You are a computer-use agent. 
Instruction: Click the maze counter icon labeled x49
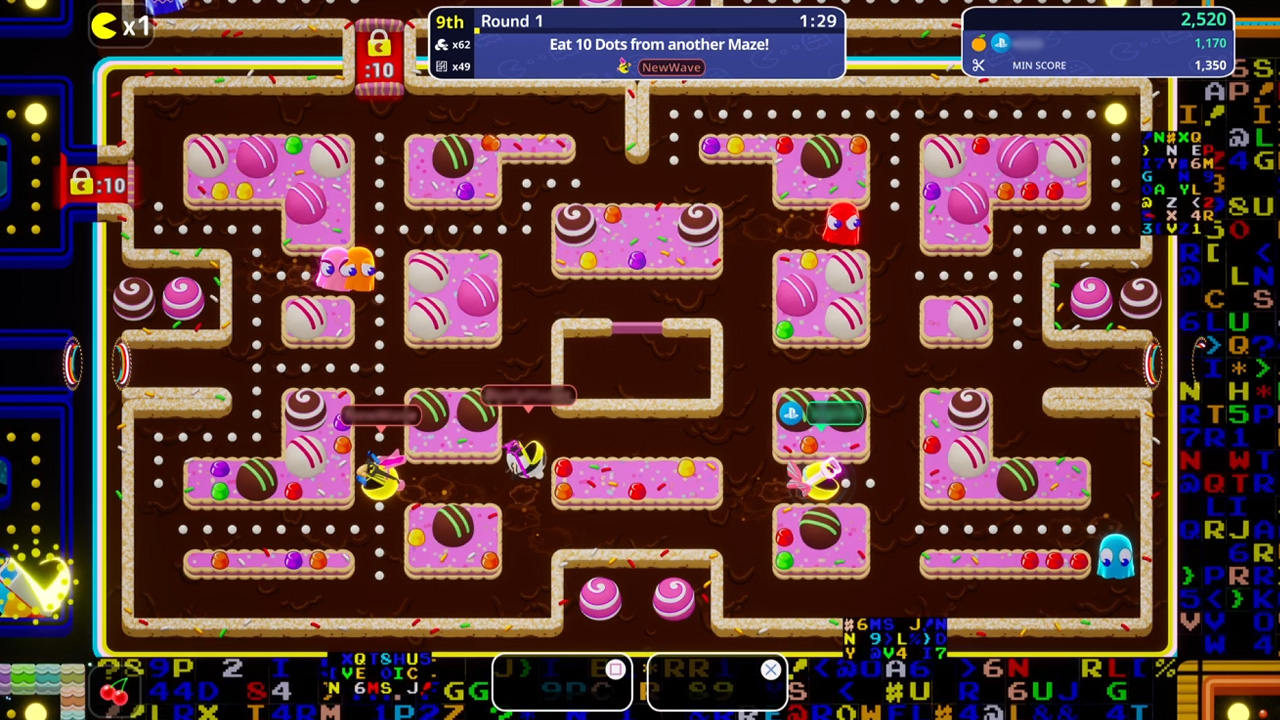[443, 65]
